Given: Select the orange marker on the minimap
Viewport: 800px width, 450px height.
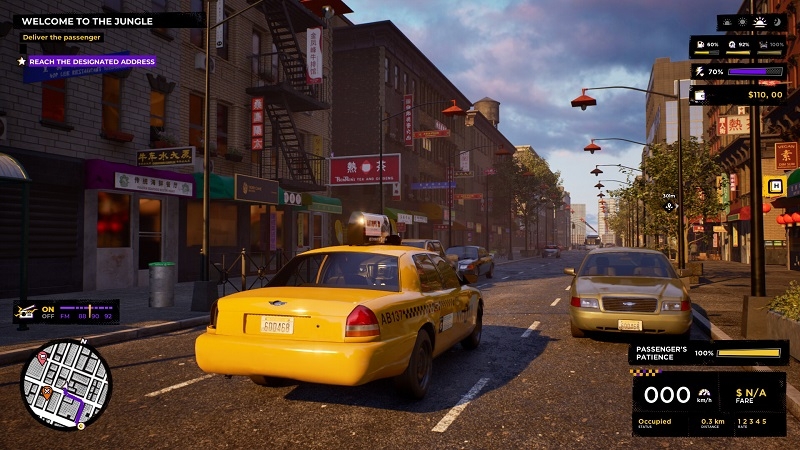Looking at the screenshot, I should click(46, 393).
